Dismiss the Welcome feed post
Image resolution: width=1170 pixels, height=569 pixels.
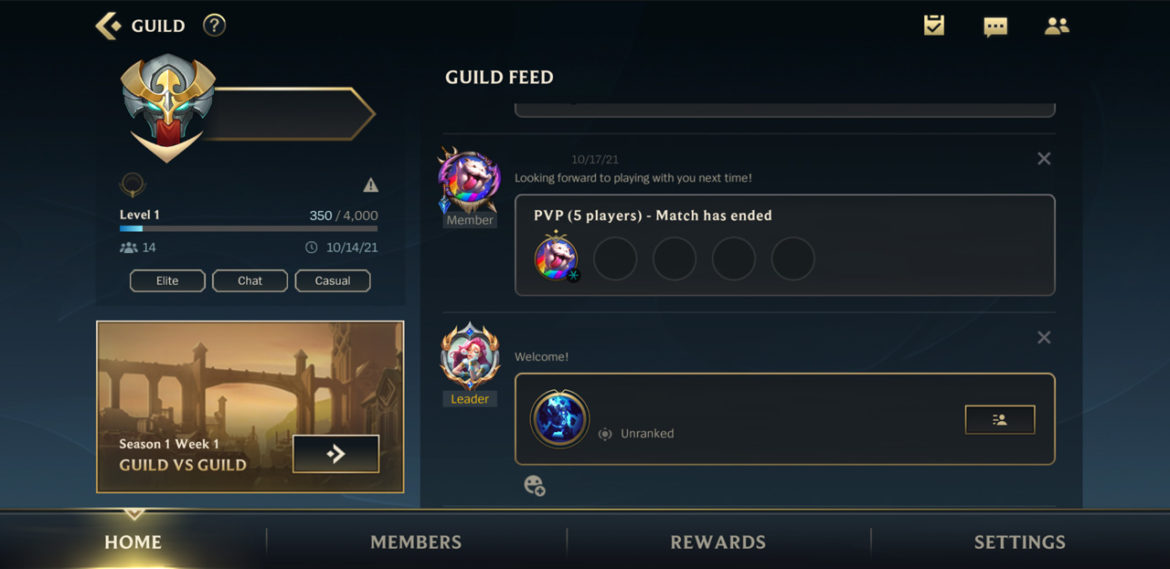(x=1044, y=338)
